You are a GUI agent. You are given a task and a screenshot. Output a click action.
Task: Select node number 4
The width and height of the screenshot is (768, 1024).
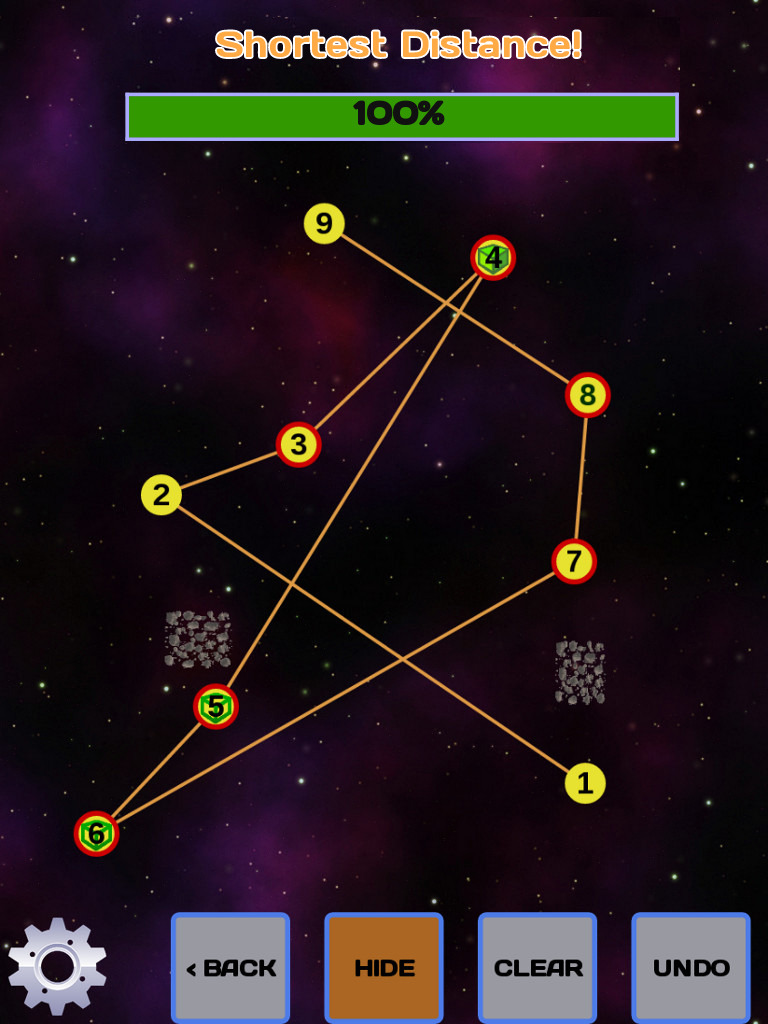(x=493, y=258)
